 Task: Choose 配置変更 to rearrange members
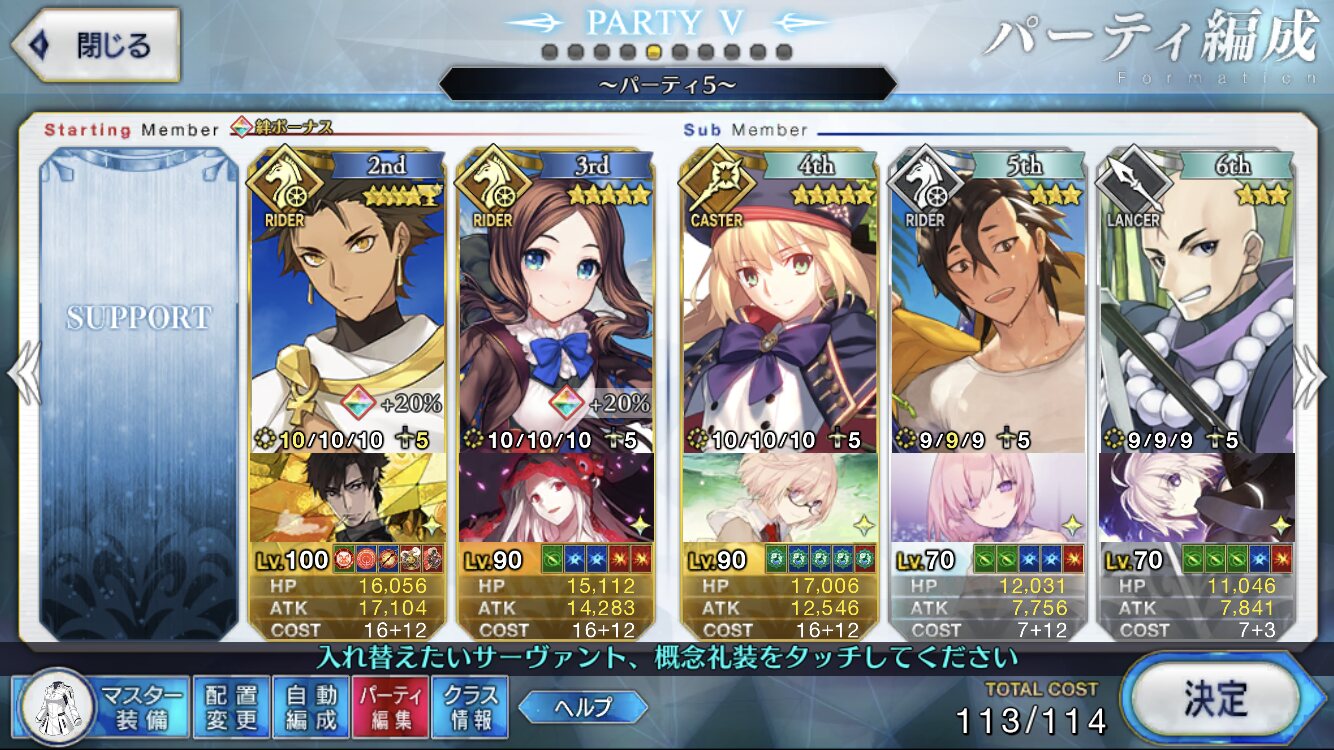point(231,706)
